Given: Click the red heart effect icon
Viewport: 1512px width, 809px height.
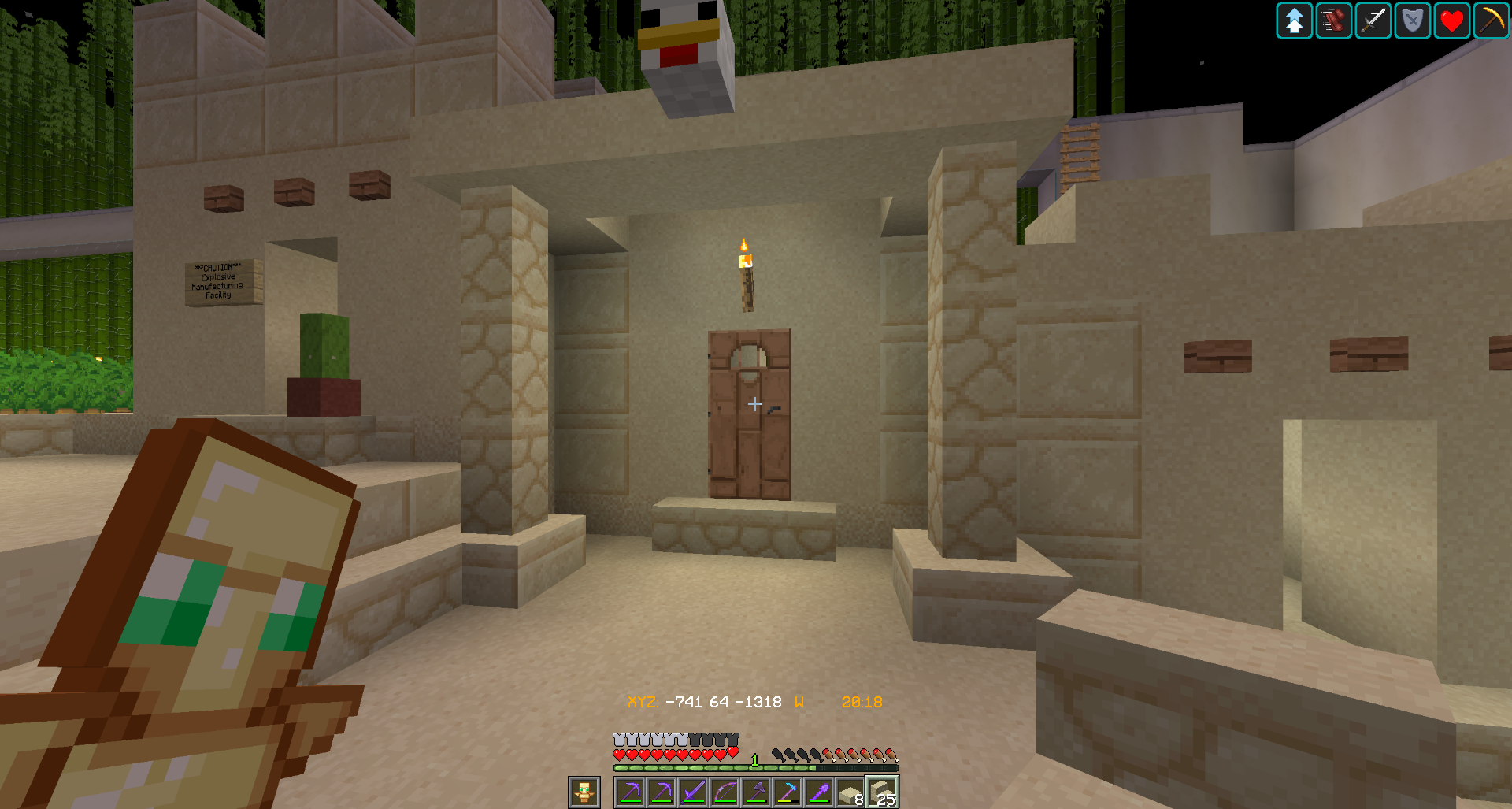Looking at the screenshot, I should coord(1452,20).
